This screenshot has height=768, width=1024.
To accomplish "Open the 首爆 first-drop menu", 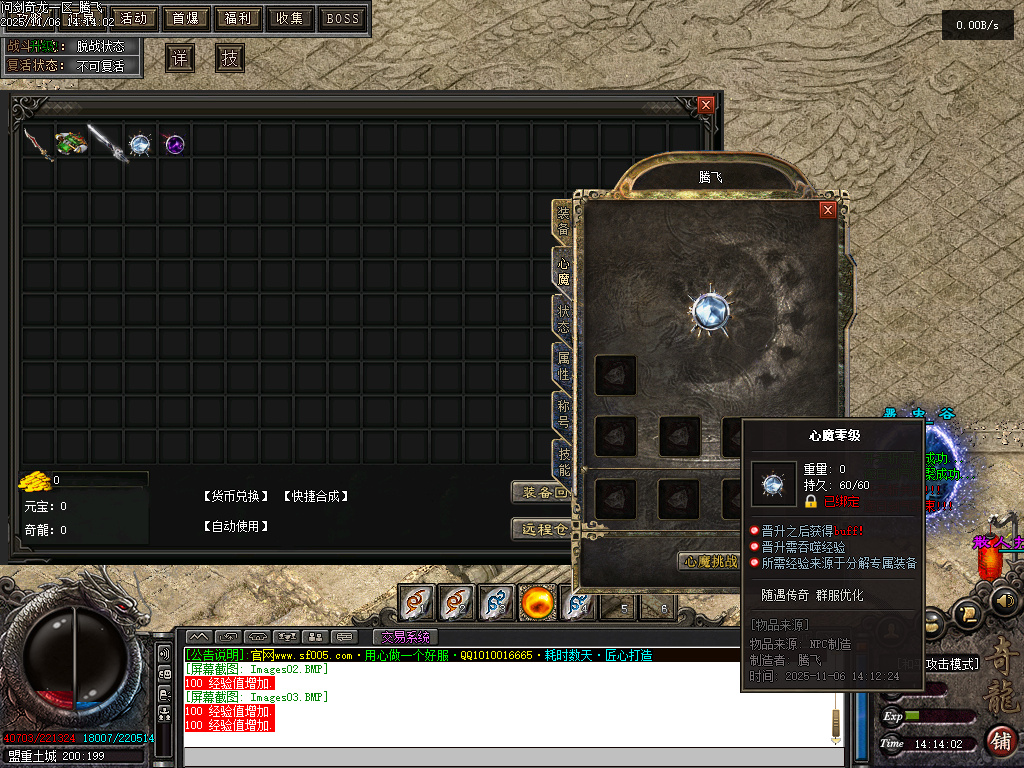I will [186, 18].
